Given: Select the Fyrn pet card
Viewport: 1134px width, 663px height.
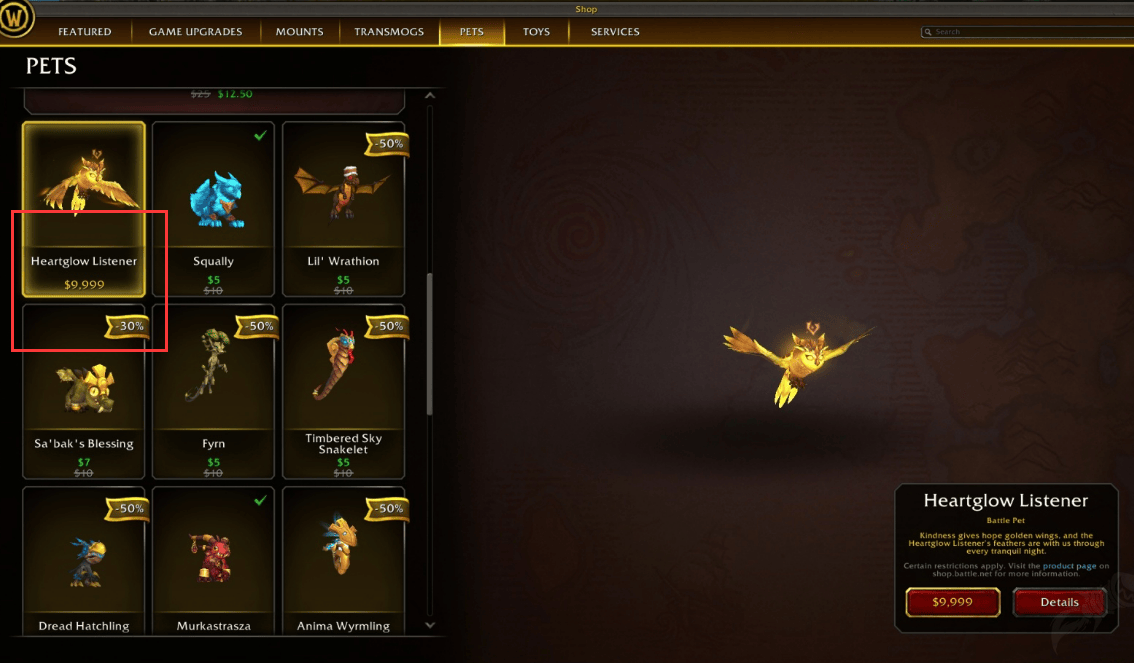Looking at the screenshot, I should pos(213,392).
